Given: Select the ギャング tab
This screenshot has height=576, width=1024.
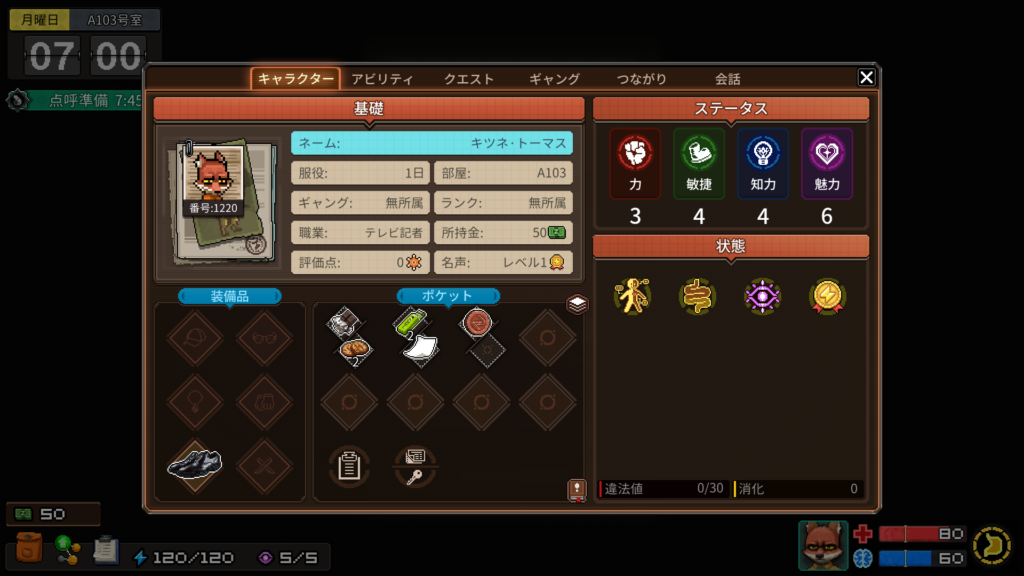Looking at the screenshot, I should tap(554, 79).
